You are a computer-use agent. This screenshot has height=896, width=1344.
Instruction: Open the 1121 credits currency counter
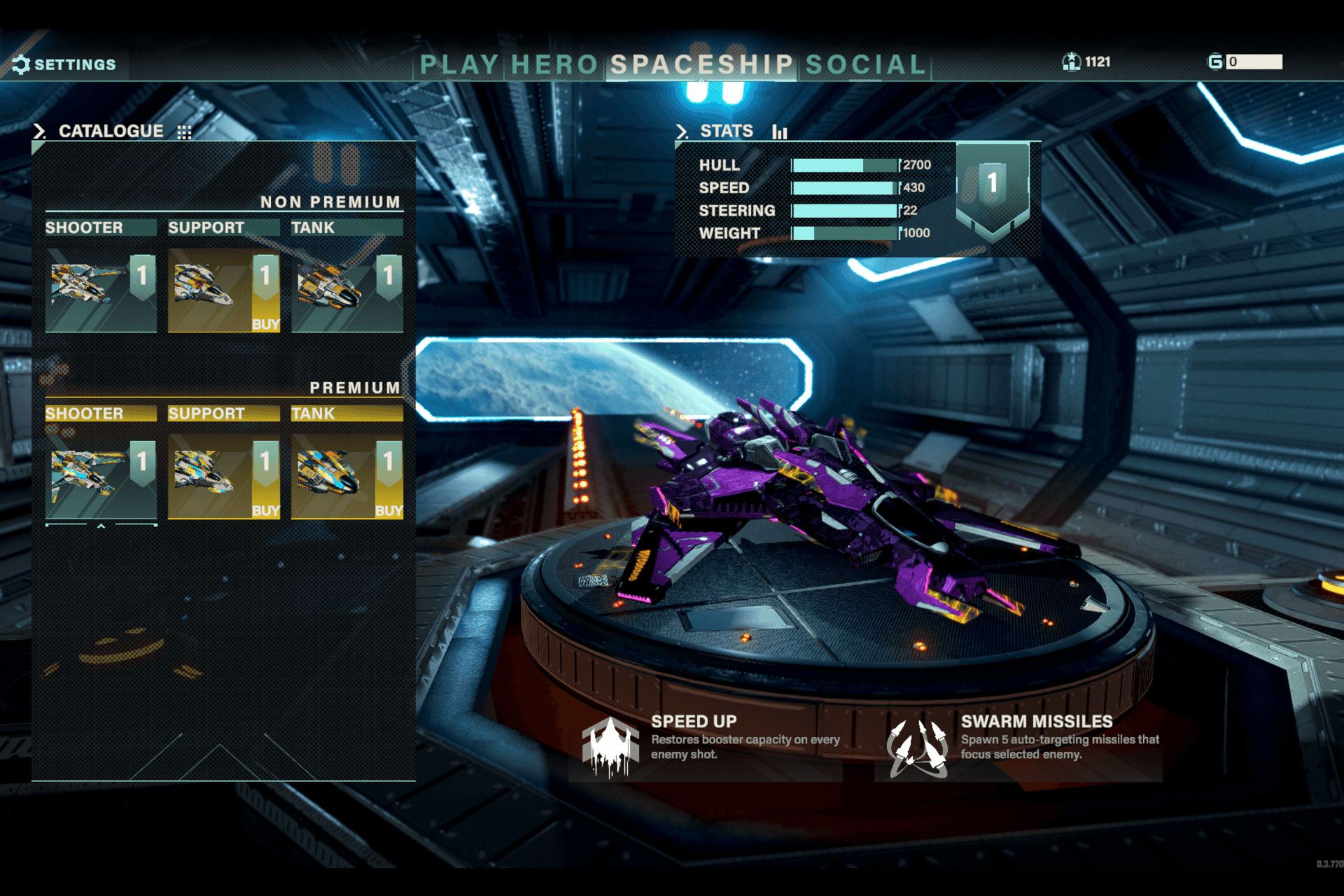[x=1086, y=62]
